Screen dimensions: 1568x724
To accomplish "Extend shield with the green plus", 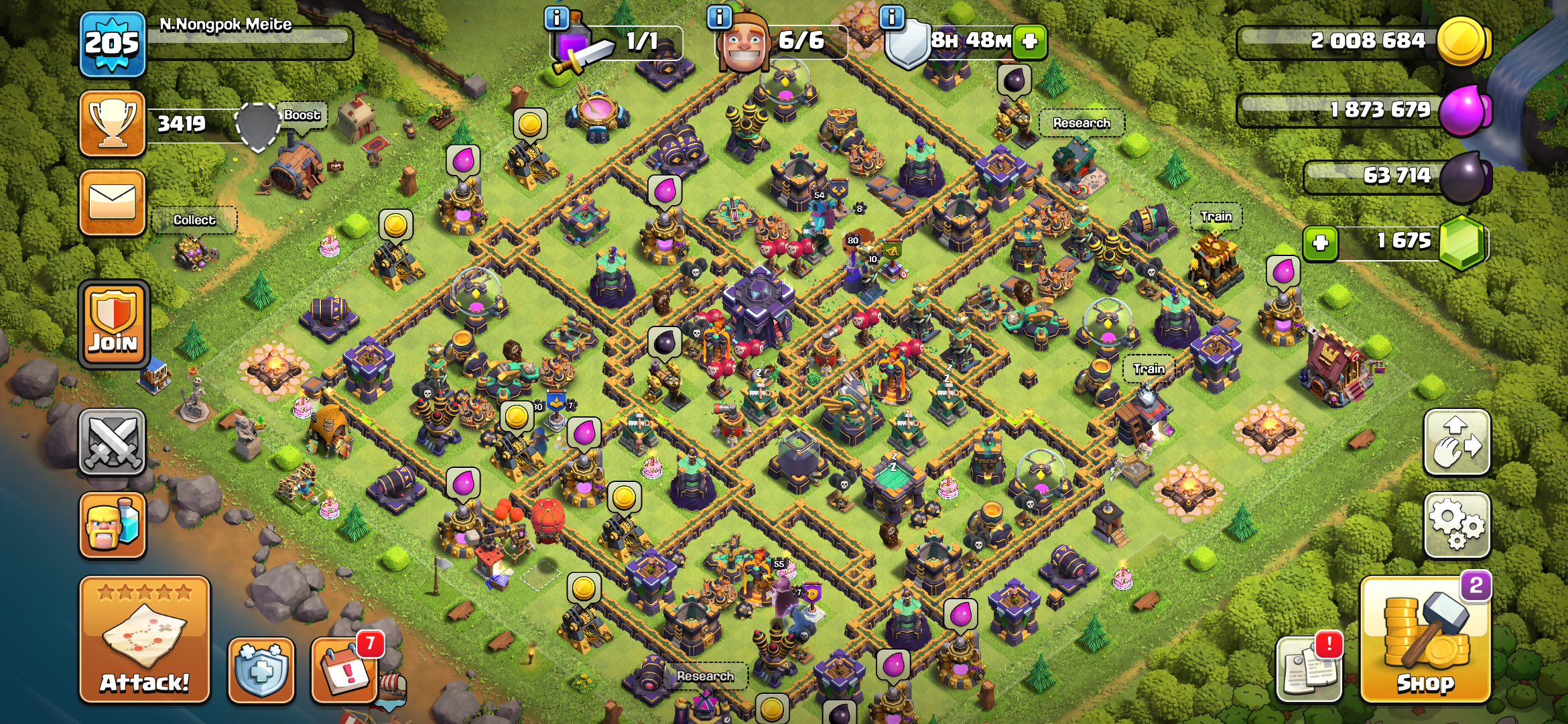I will 1030,42.
